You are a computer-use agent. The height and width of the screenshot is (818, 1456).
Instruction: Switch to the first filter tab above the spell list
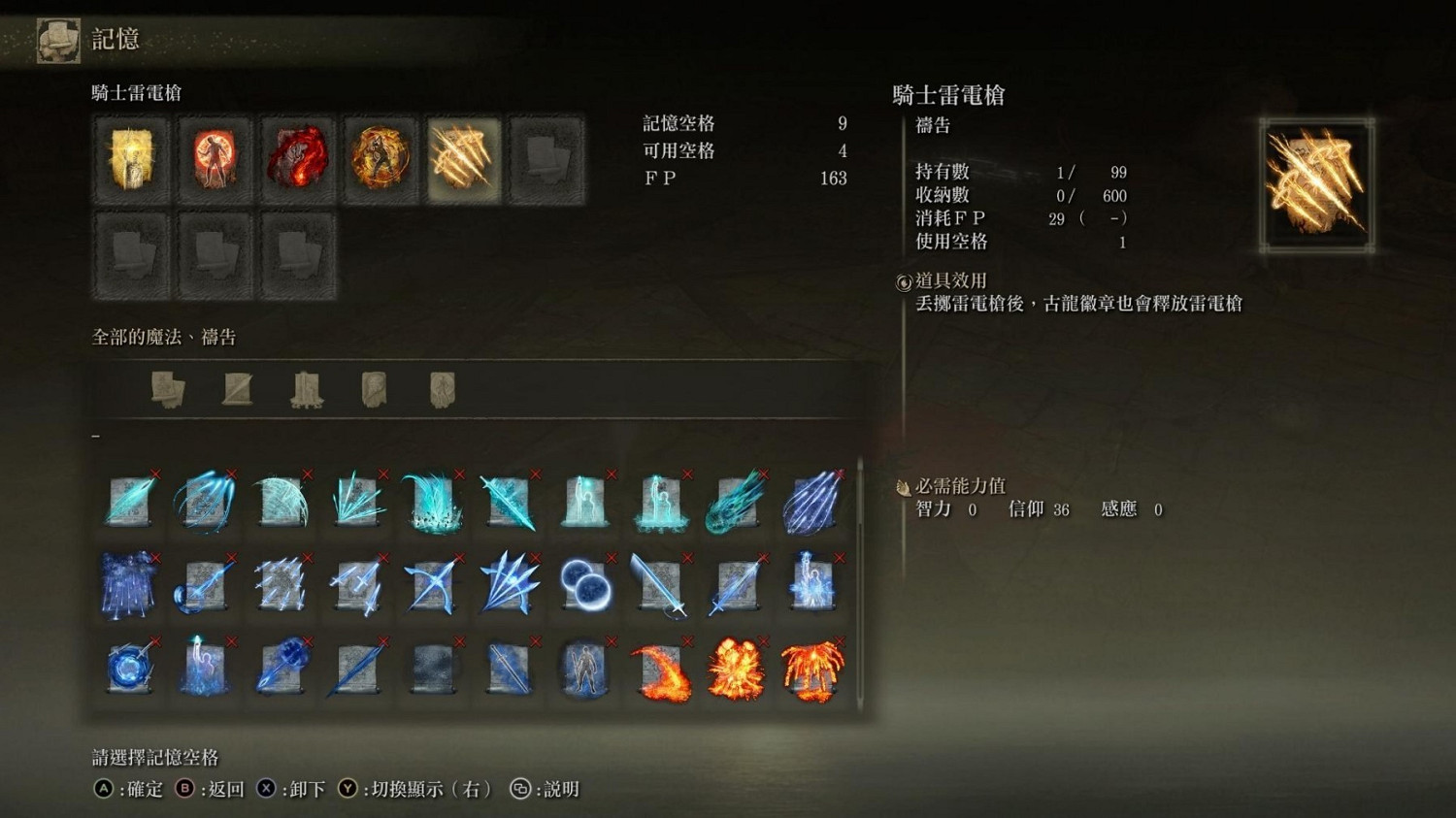point(167,388)
